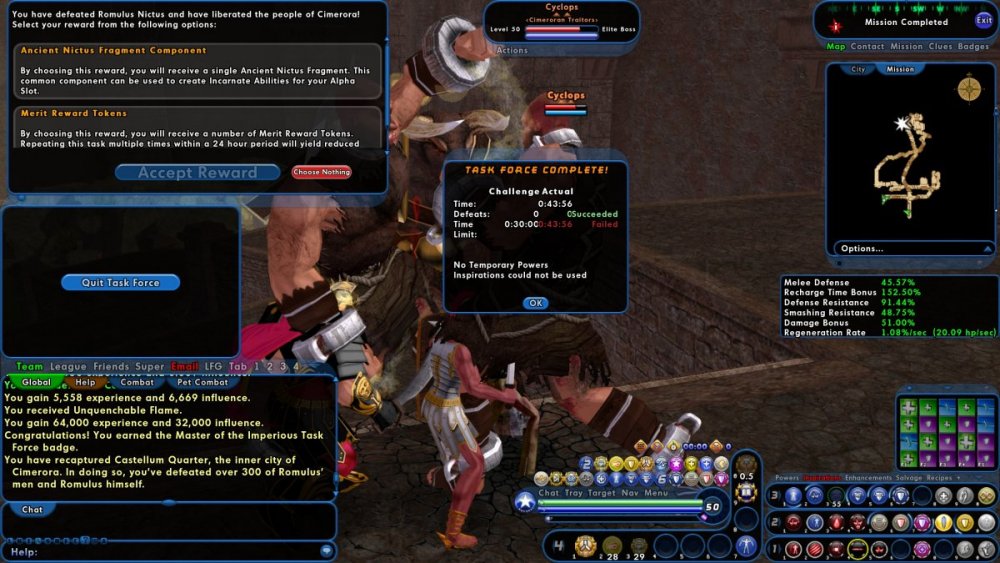
Task: Show the Badges tab
Action: (x=973, y=46)
